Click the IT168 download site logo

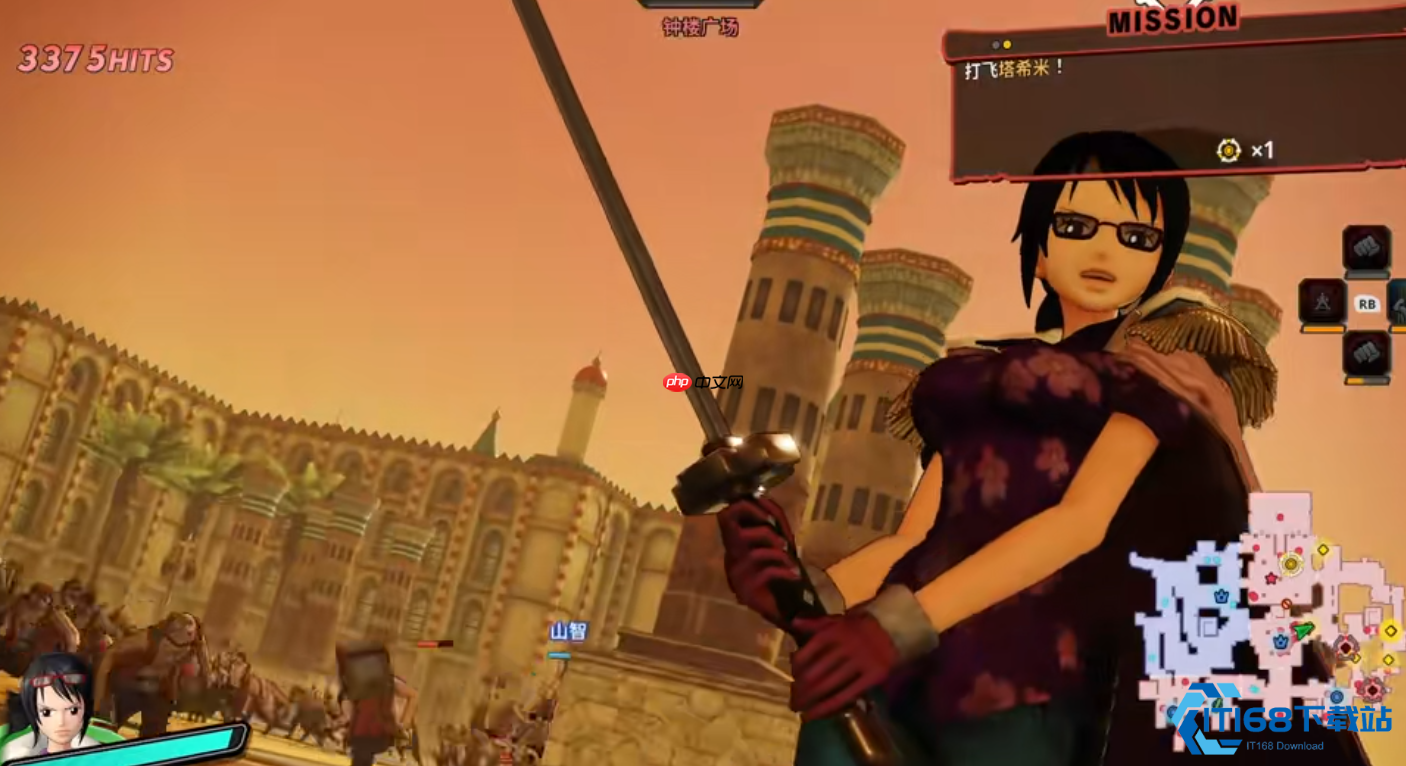[1285, 720]
